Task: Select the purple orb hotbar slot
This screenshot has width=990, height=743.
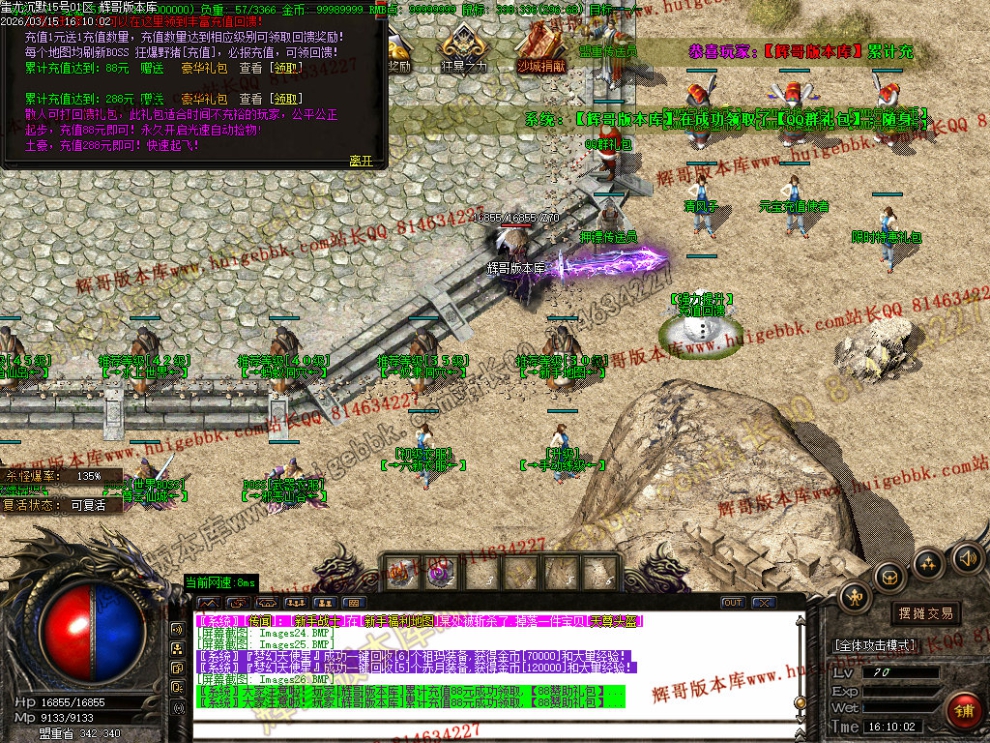Action: (x=438, y=573)
